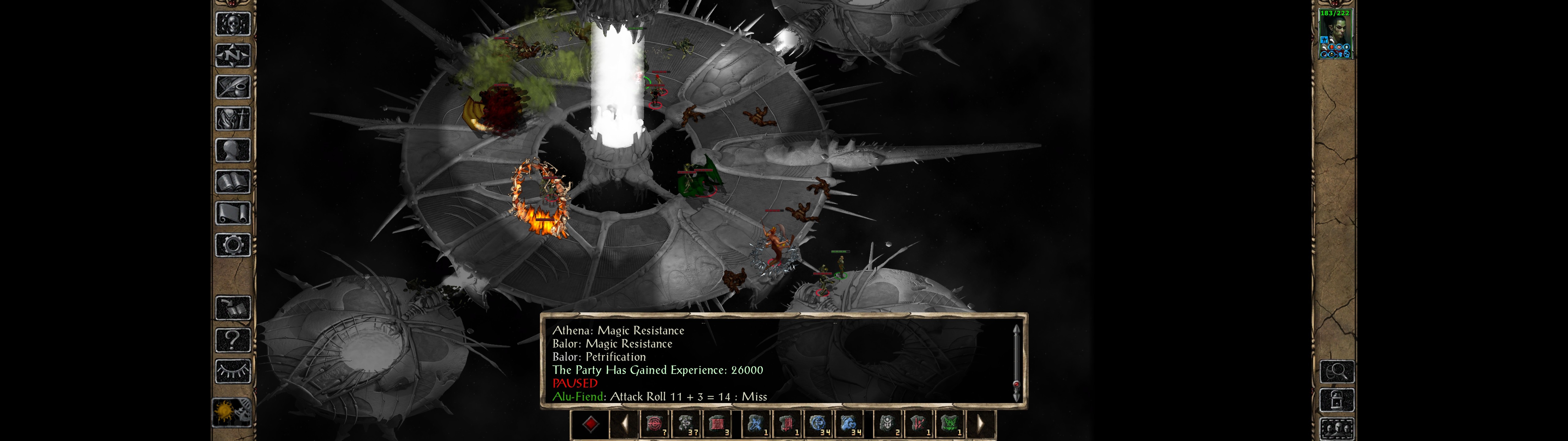Open the area map with compass button
This screenshot has height=441, width=1568.
click(233, 55)
